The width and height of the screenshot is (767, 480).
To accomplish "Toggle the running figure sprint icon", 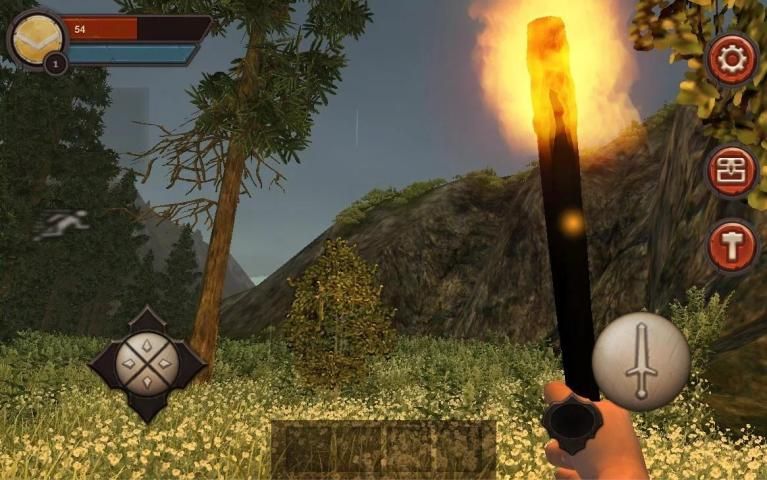I will click(x=62, y=225).
